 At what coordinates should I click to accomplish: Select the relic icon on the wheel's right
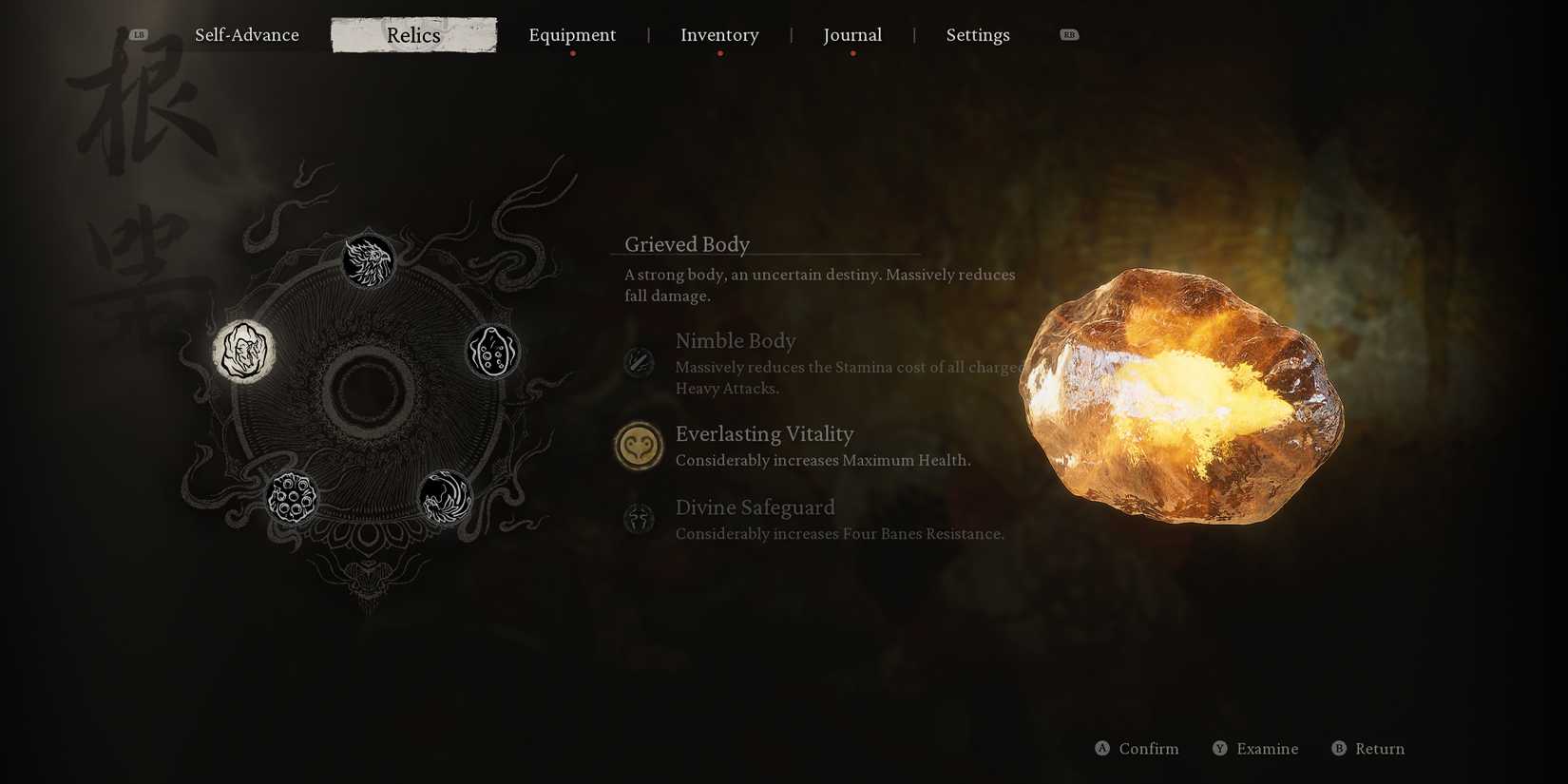pos(494,351)
